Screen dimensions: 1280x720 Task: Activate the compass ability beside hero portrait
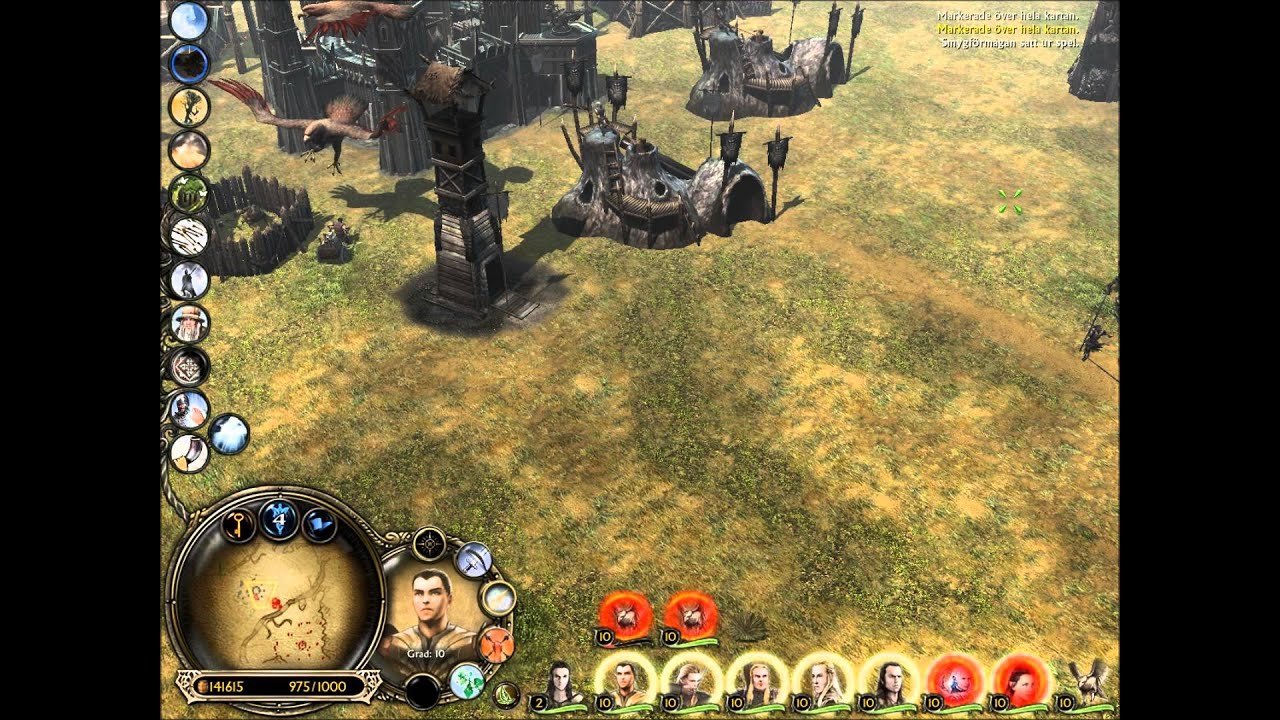429,544
